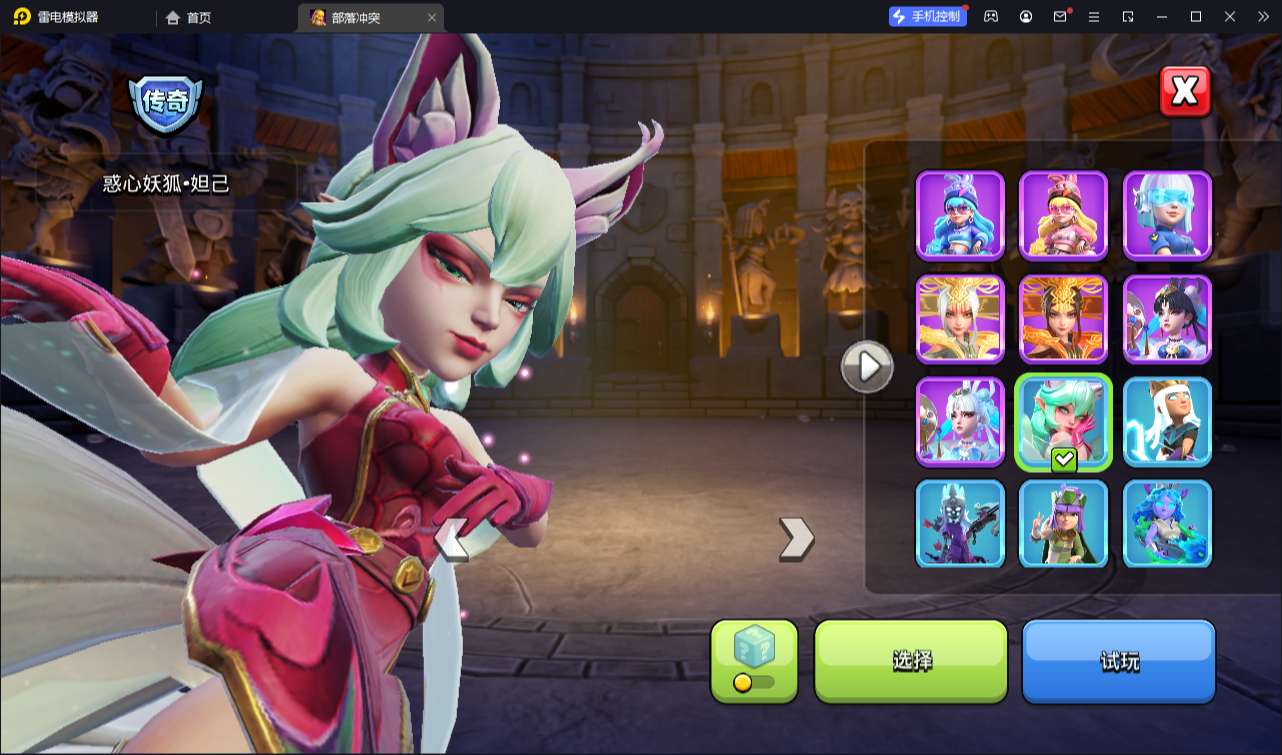Choose the blonde pink bunny hat skin
Viewport: 1282px width, 755px height.
[x=1063, y=216]
